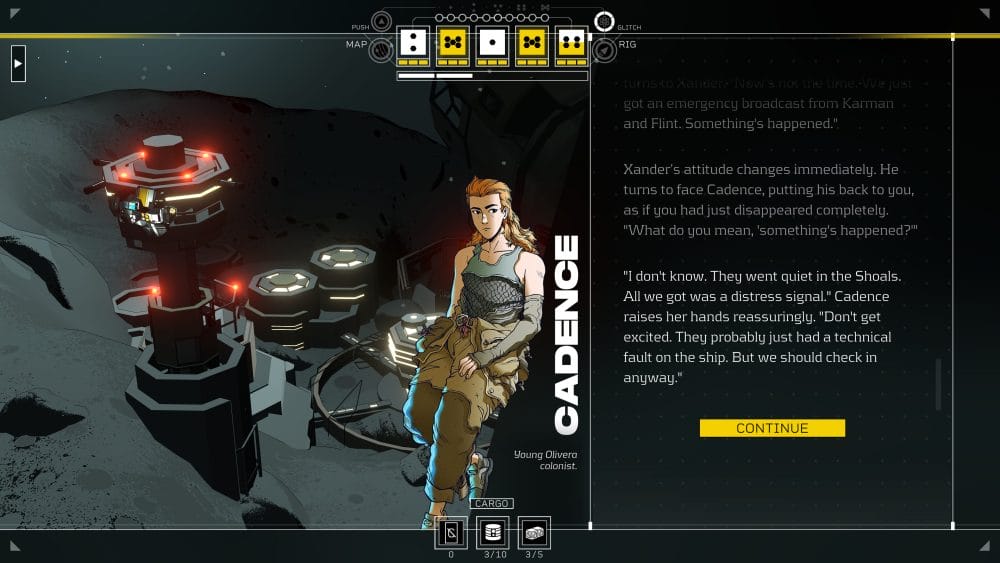
Task: Open the cryo chit currency slot
Action: [451, 532]
